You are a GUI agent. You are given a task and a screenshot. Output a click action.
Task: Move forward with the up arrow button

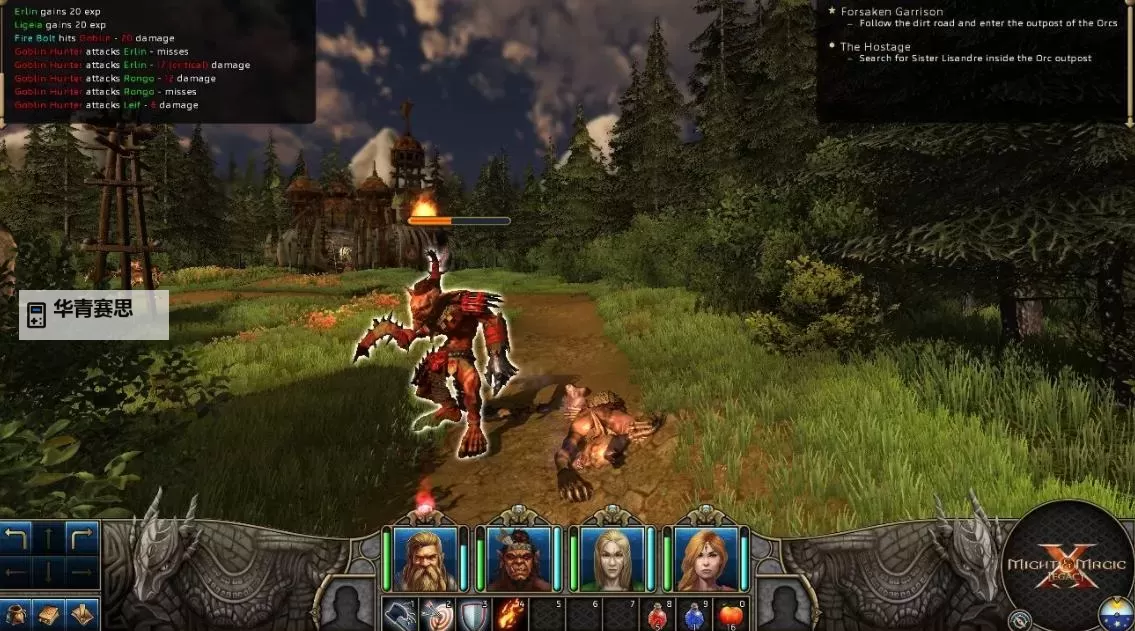tap(49, 539)
